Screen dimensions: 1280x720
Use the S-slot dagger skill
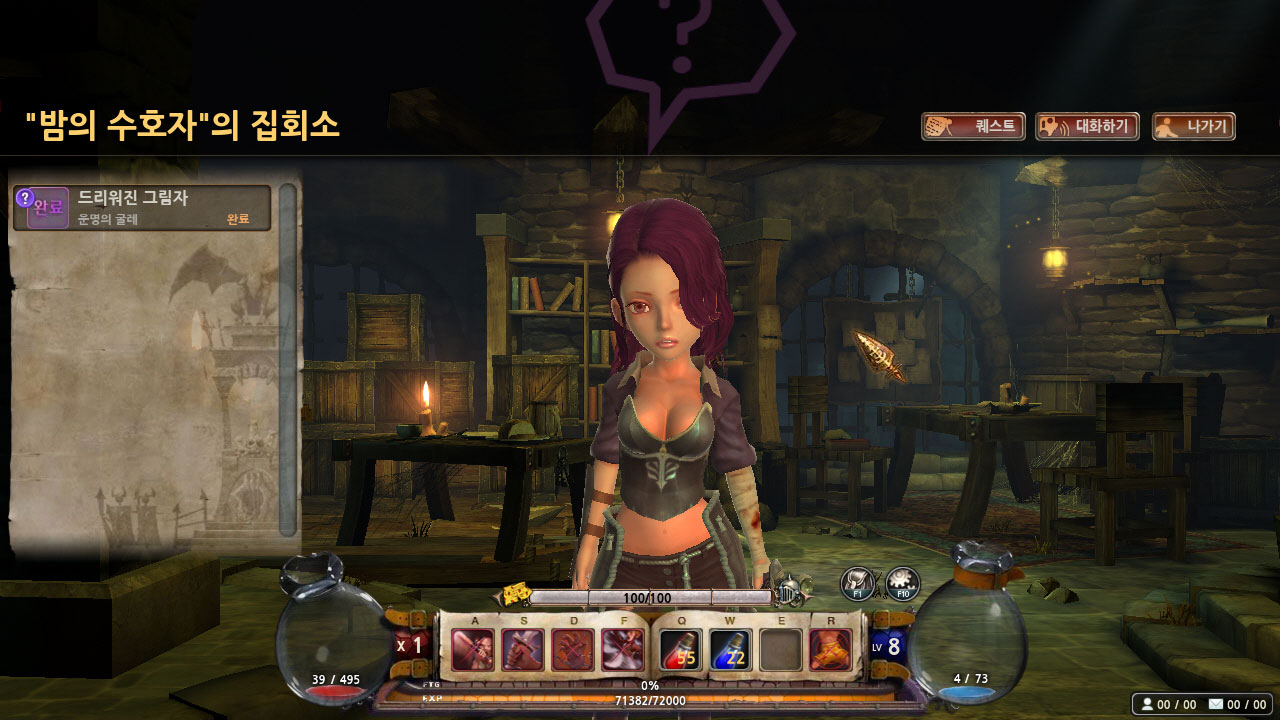pos(522,650)
